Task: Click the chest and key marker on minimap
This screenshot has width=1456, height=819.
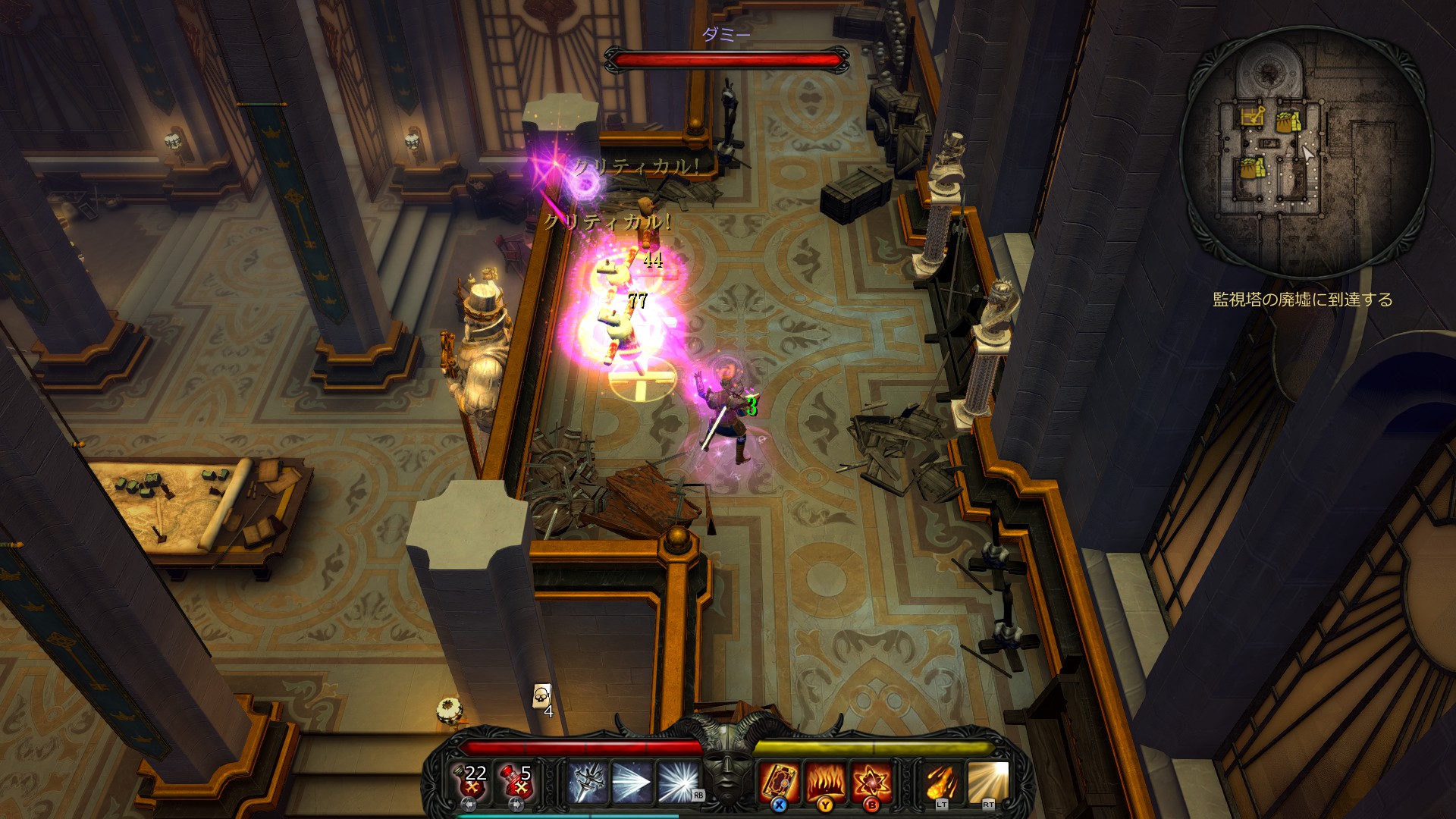Action: [1253, 117]
